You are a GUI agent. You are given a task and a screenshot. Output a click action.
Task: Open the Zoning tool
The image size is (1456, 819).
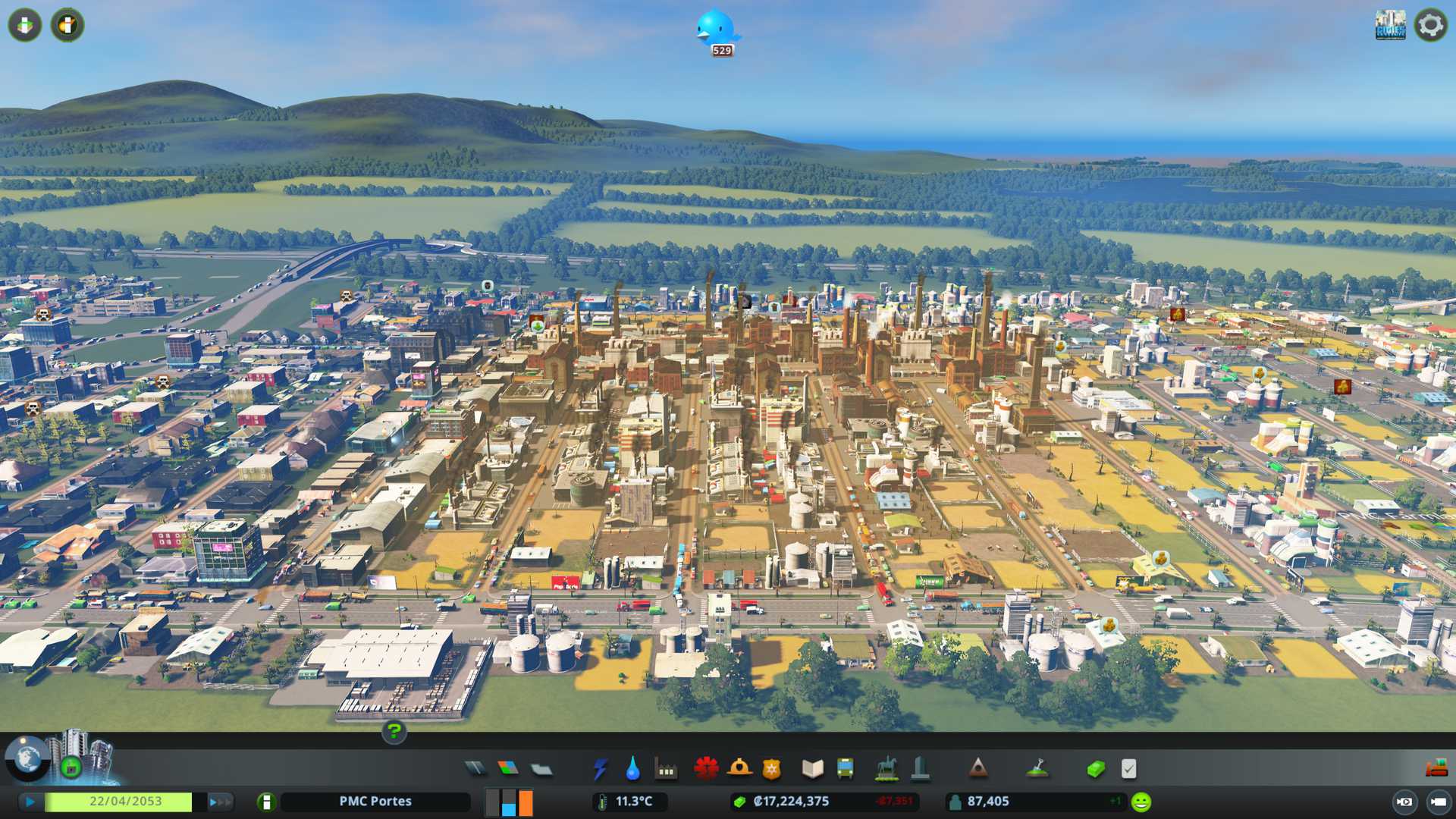tap(508, 769)
